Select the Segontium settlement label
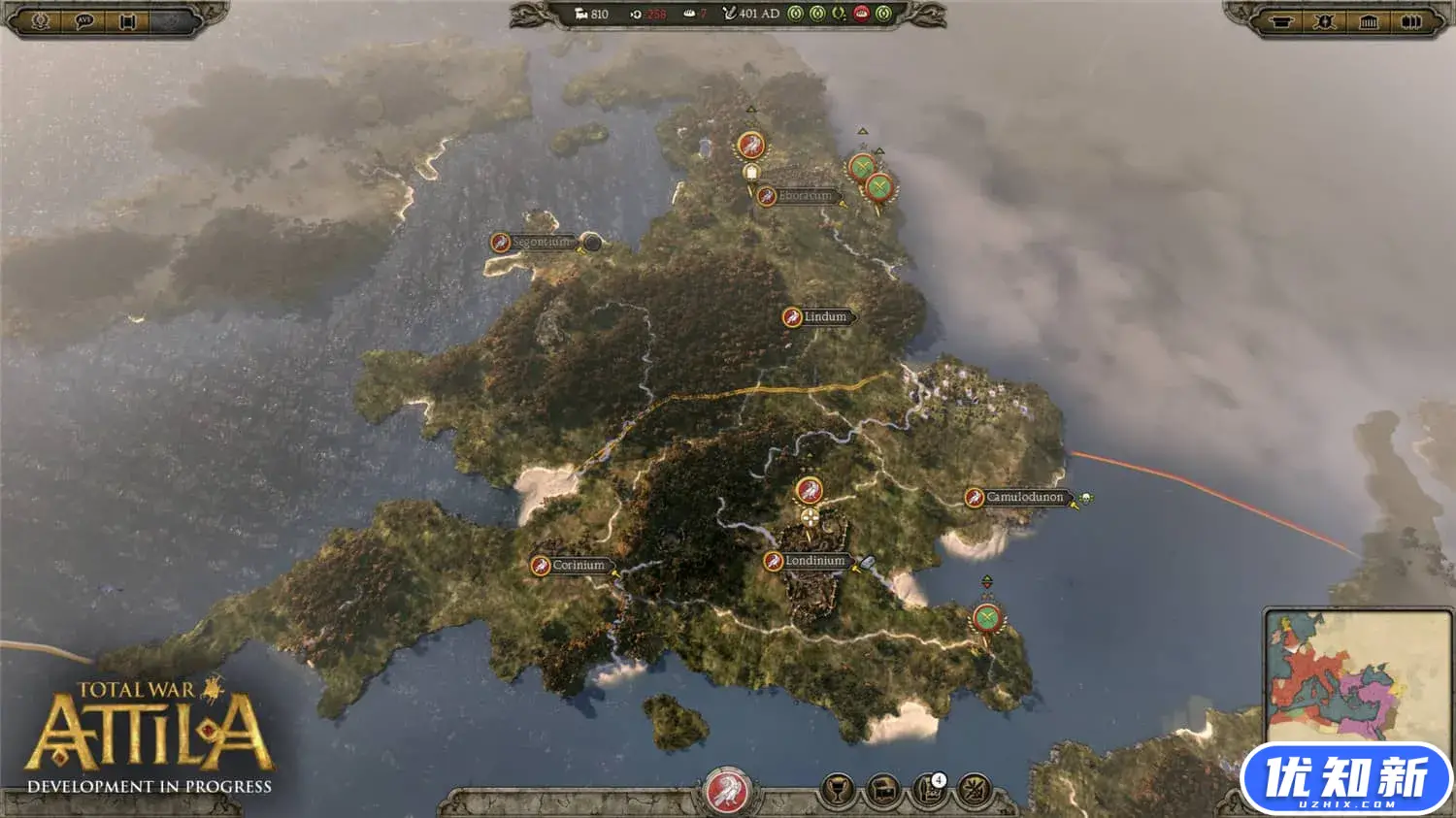This screenshot has height=818, width=1456. pos(542,242)
